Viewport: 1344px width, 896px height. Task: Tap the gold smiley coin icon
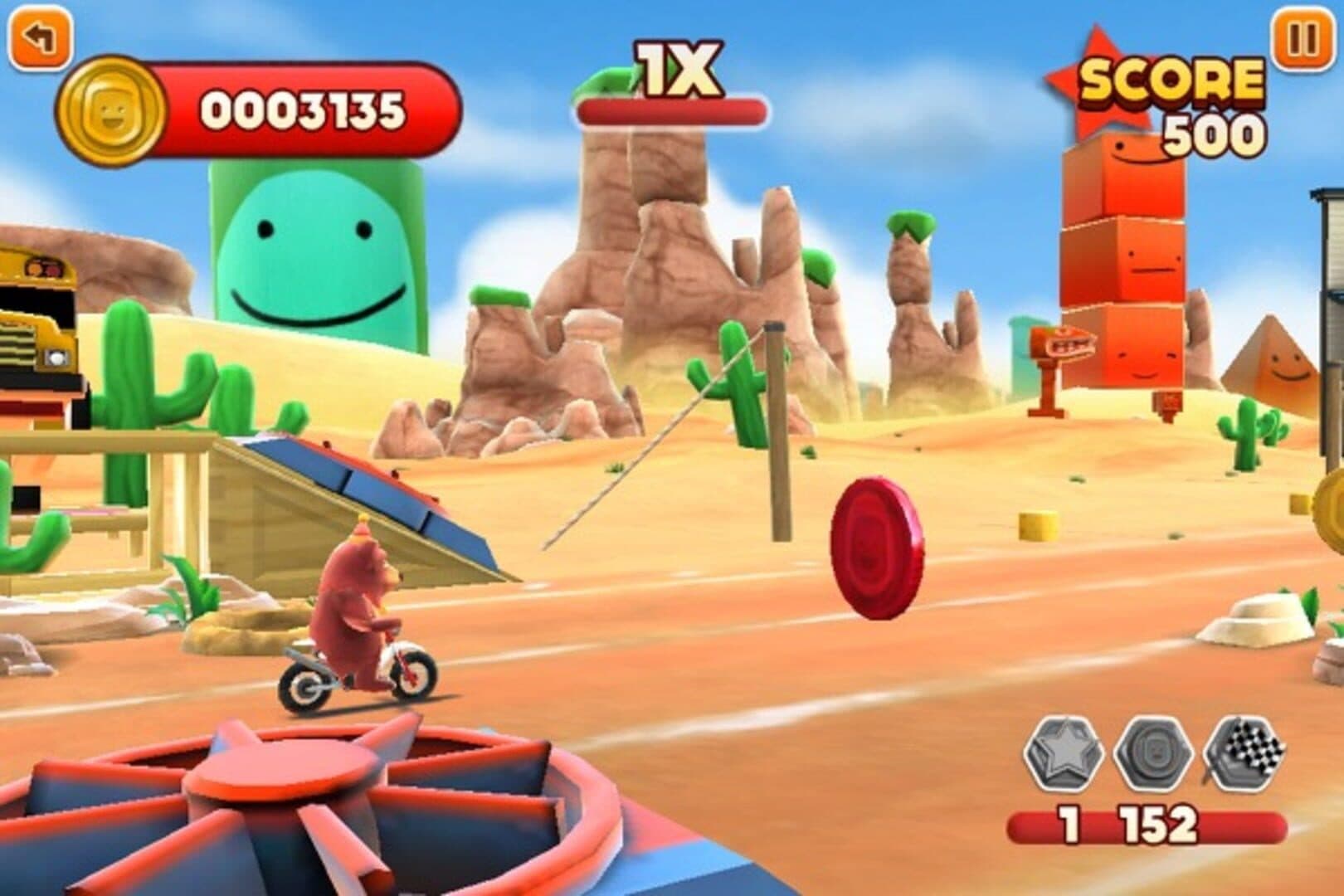(110, 112)
